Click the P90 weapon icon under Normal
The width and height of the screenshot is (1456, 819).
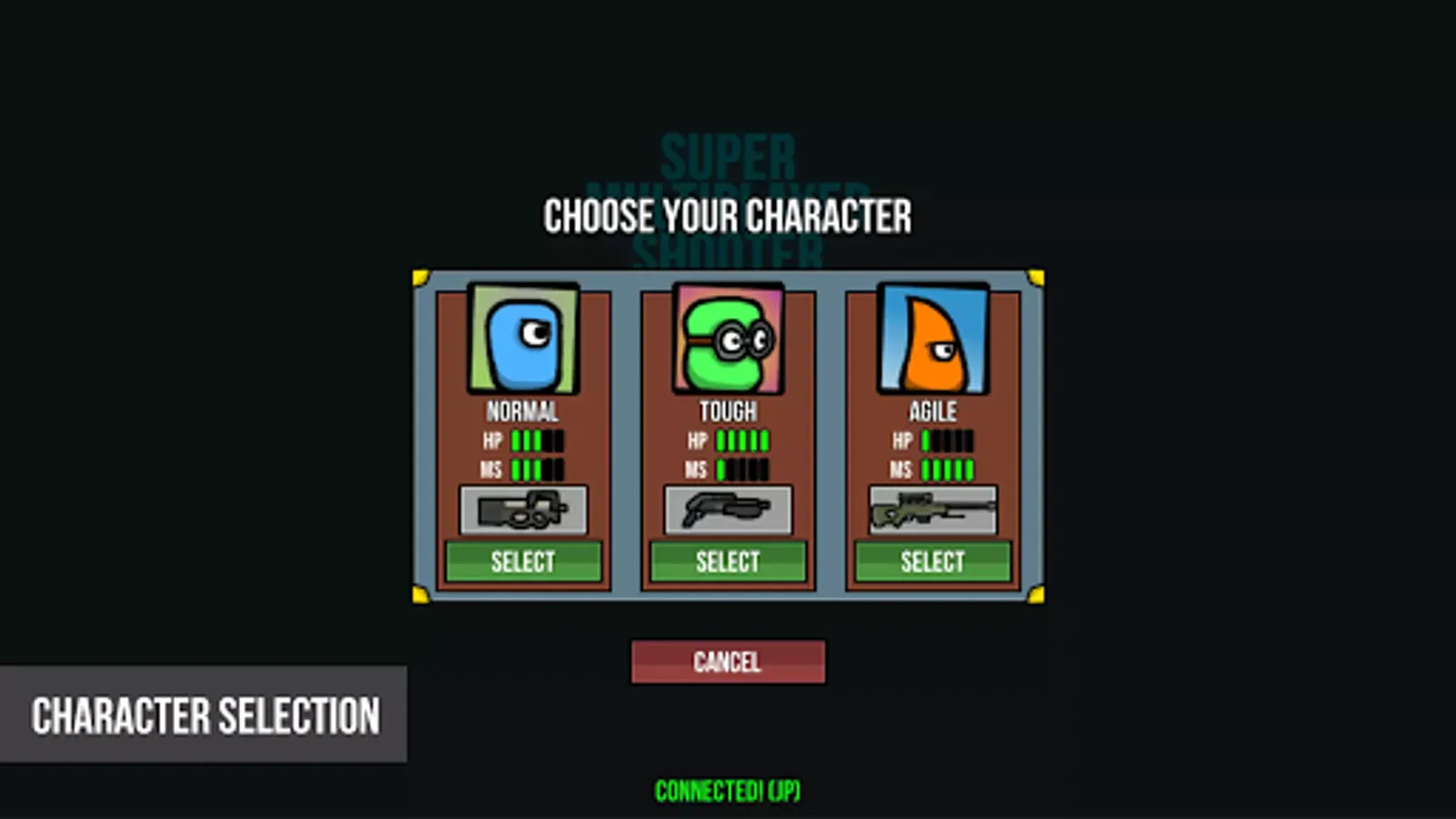coord(523,509)
